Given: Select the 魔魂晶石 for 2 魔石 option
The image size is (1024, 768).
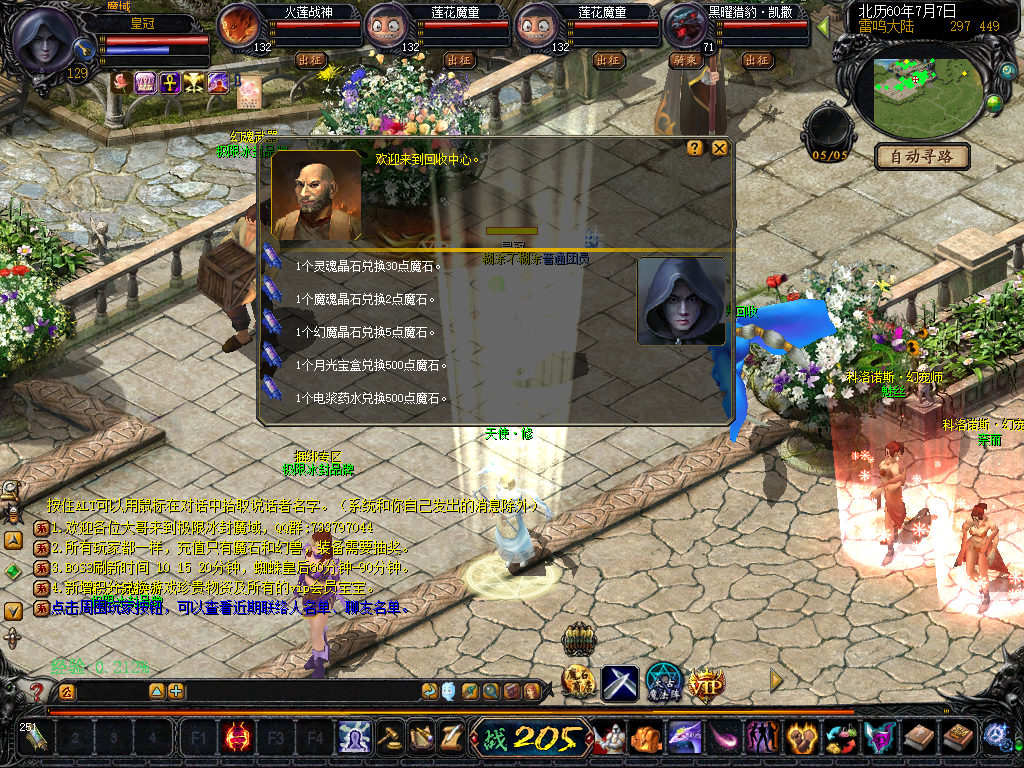Looking at the screenshot, I should (x=367, y=299).
